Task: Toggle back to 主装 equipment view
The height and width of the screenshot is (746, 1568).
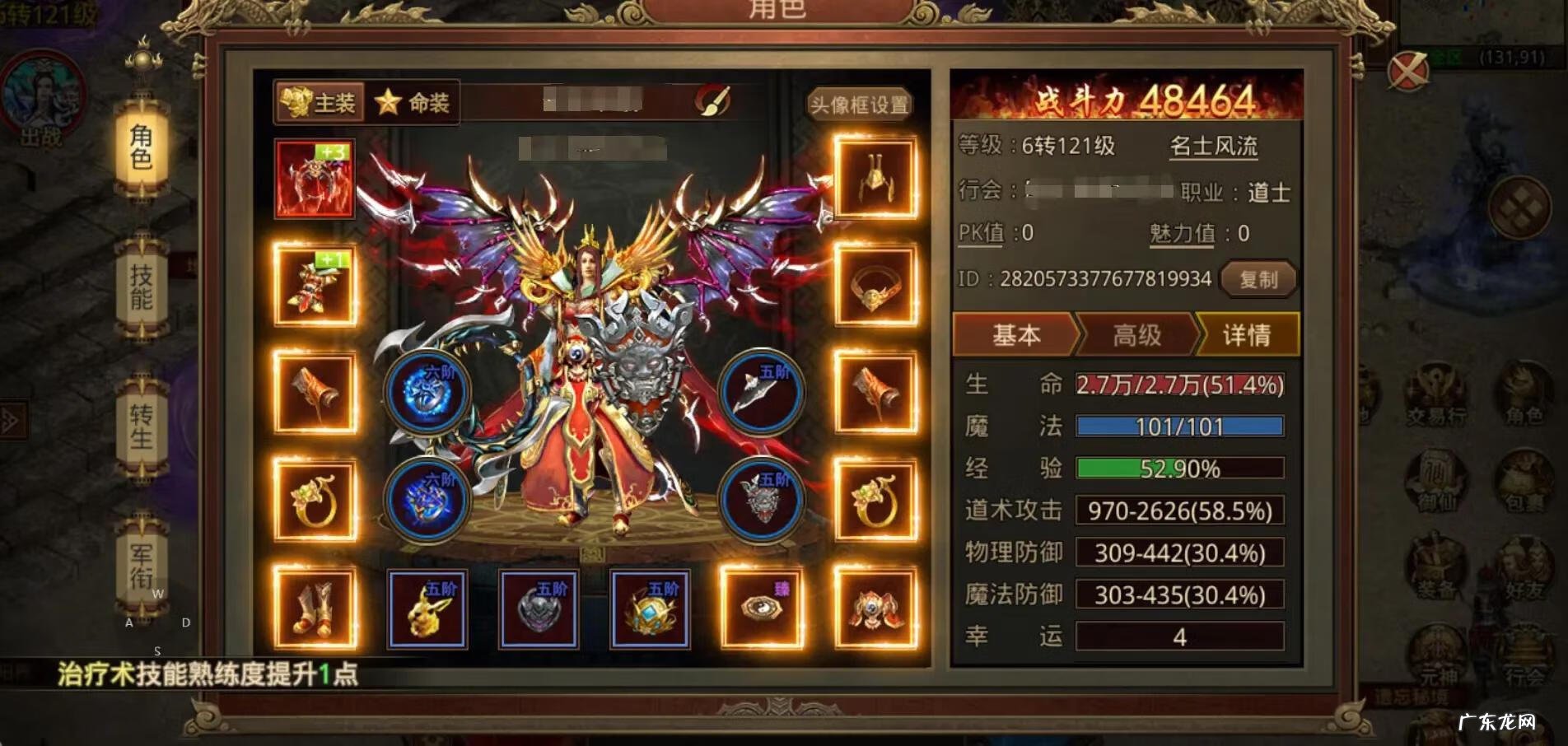Action: tap(320, 104)
